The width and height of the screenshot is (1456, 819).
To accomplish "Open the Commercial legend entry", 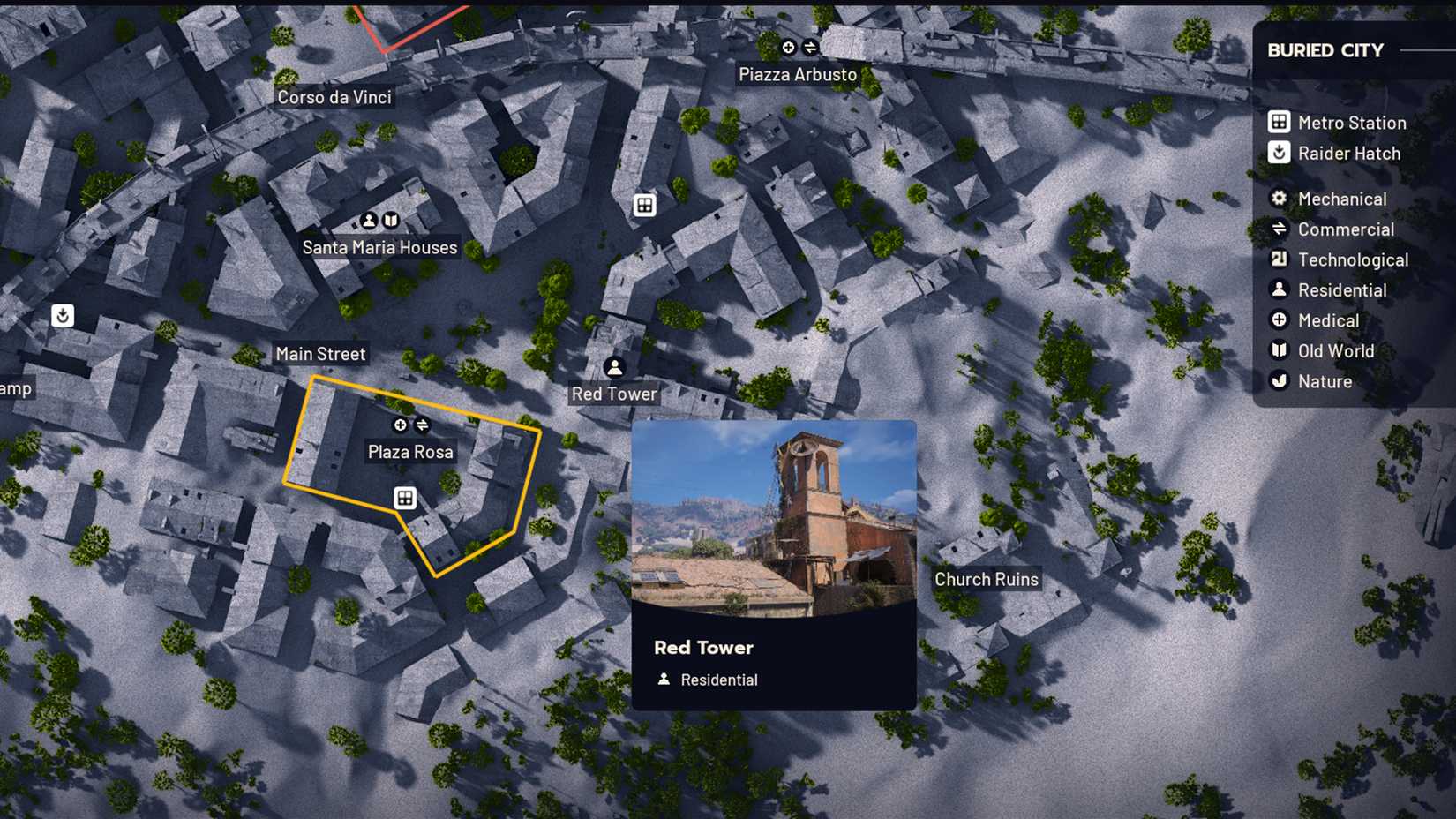I will [x=1346, y=229].
